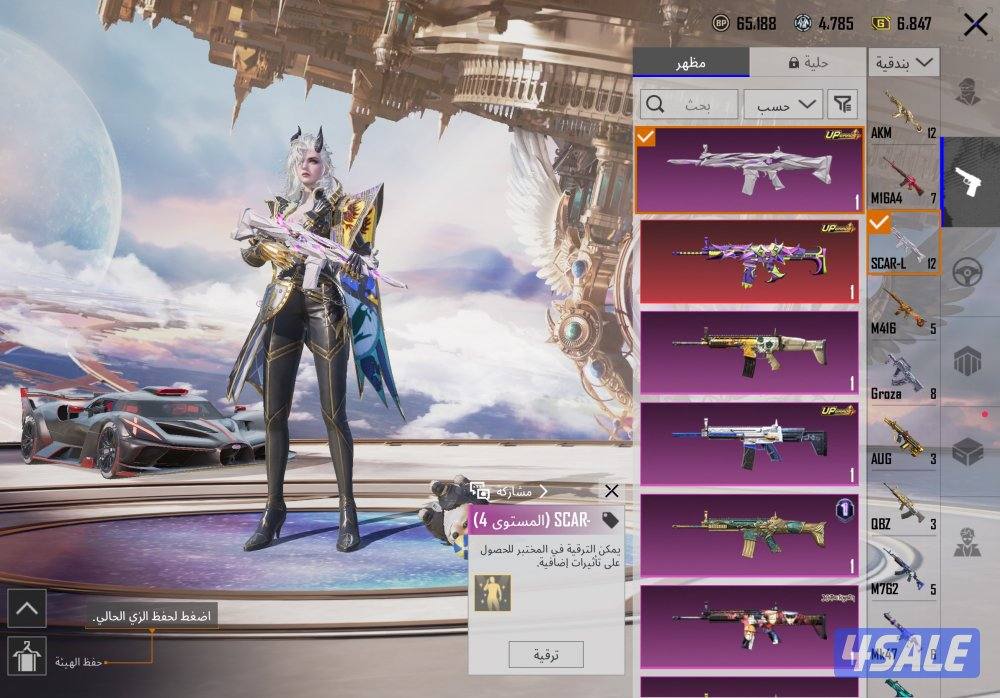Close the SCAR skin info popup
This screenshot has height=698, width=1000.
pyautogui.click(x=612, y=491)
